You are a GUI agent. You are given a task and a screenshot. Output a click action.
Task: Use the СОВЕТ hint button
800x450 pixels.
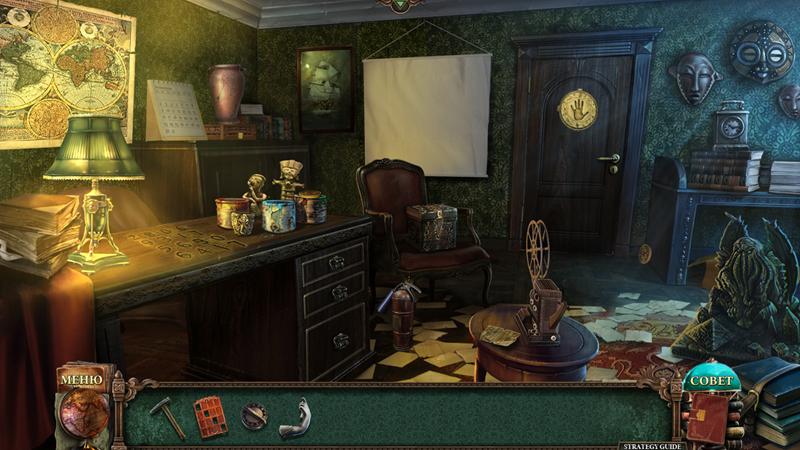click(711, 381)
